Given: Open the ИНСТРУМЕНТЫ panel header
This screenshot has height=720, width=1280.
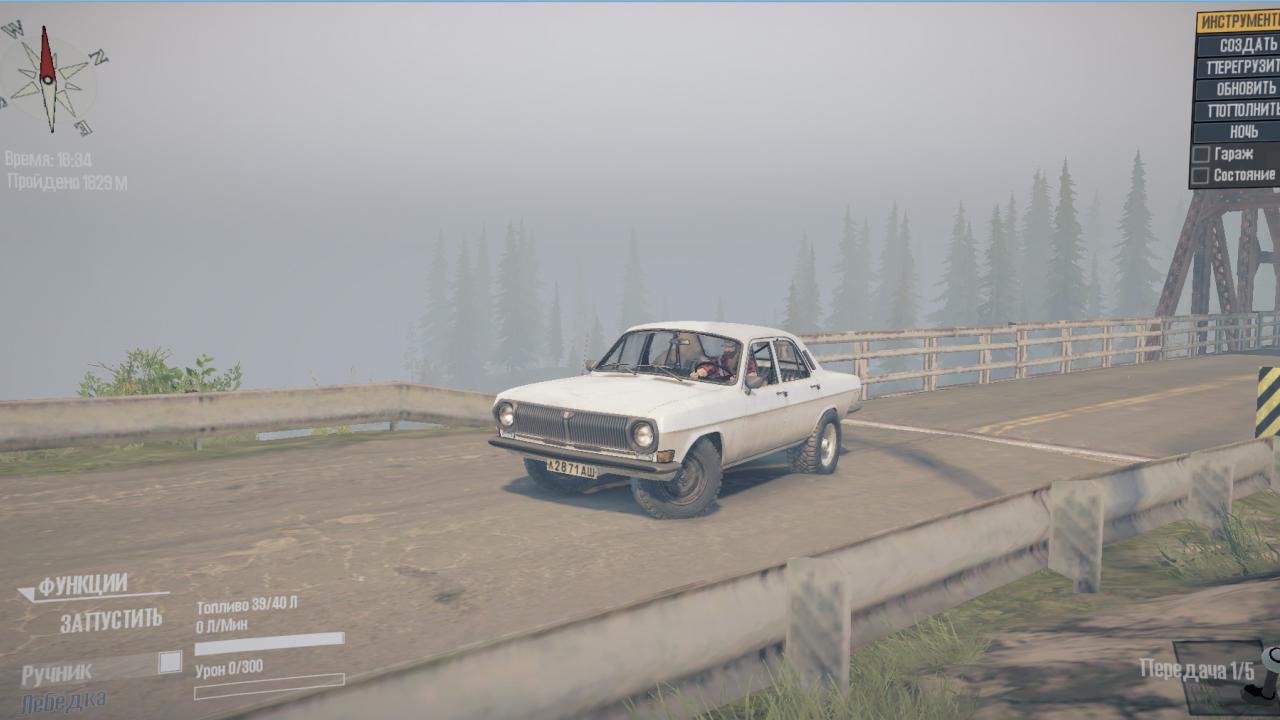Looking at the screenshot, I should pyautogui.click(x=1240, y=22).
